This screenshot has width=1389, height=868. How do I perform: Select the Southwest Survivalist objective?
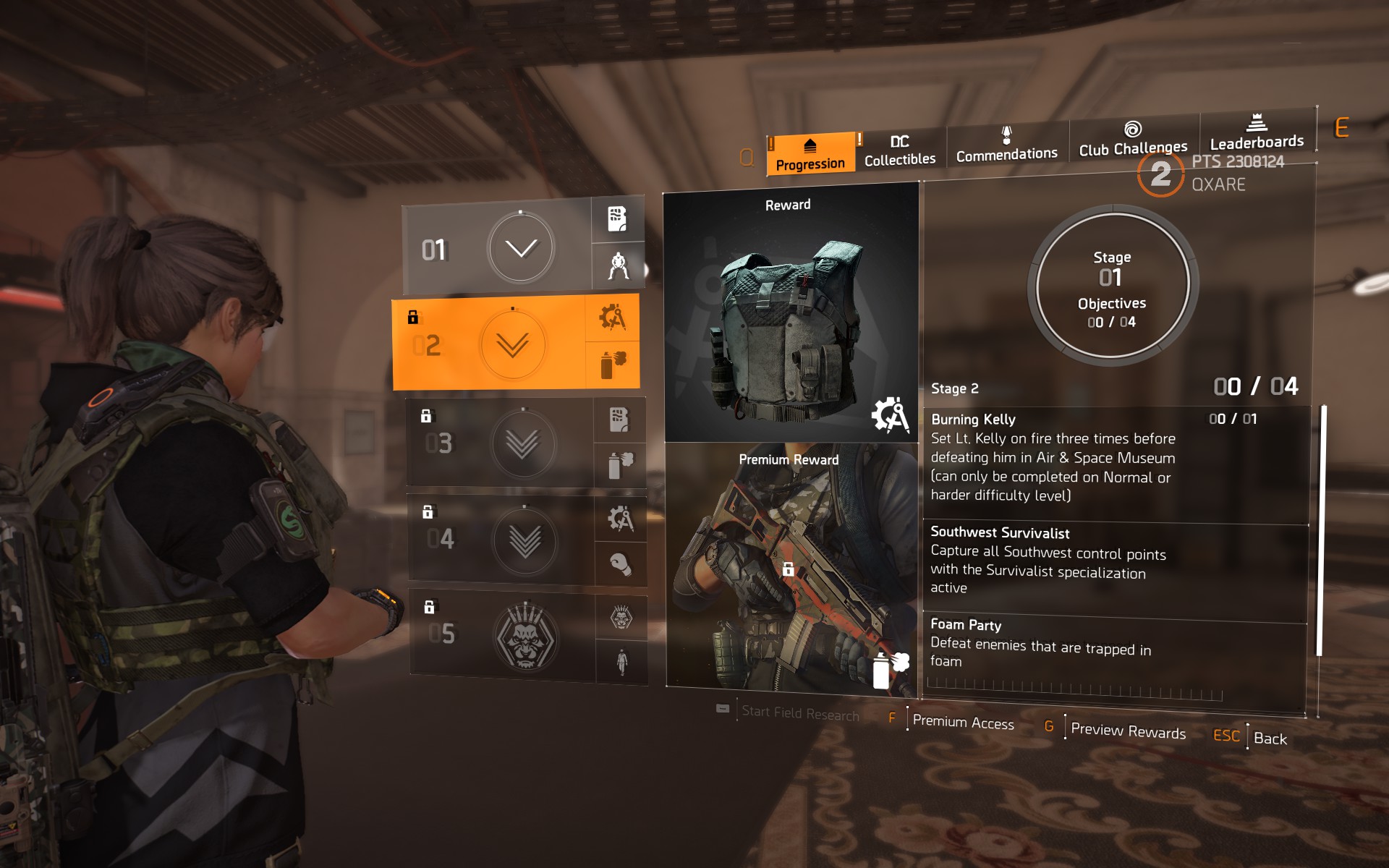[x=1114, y=561]
